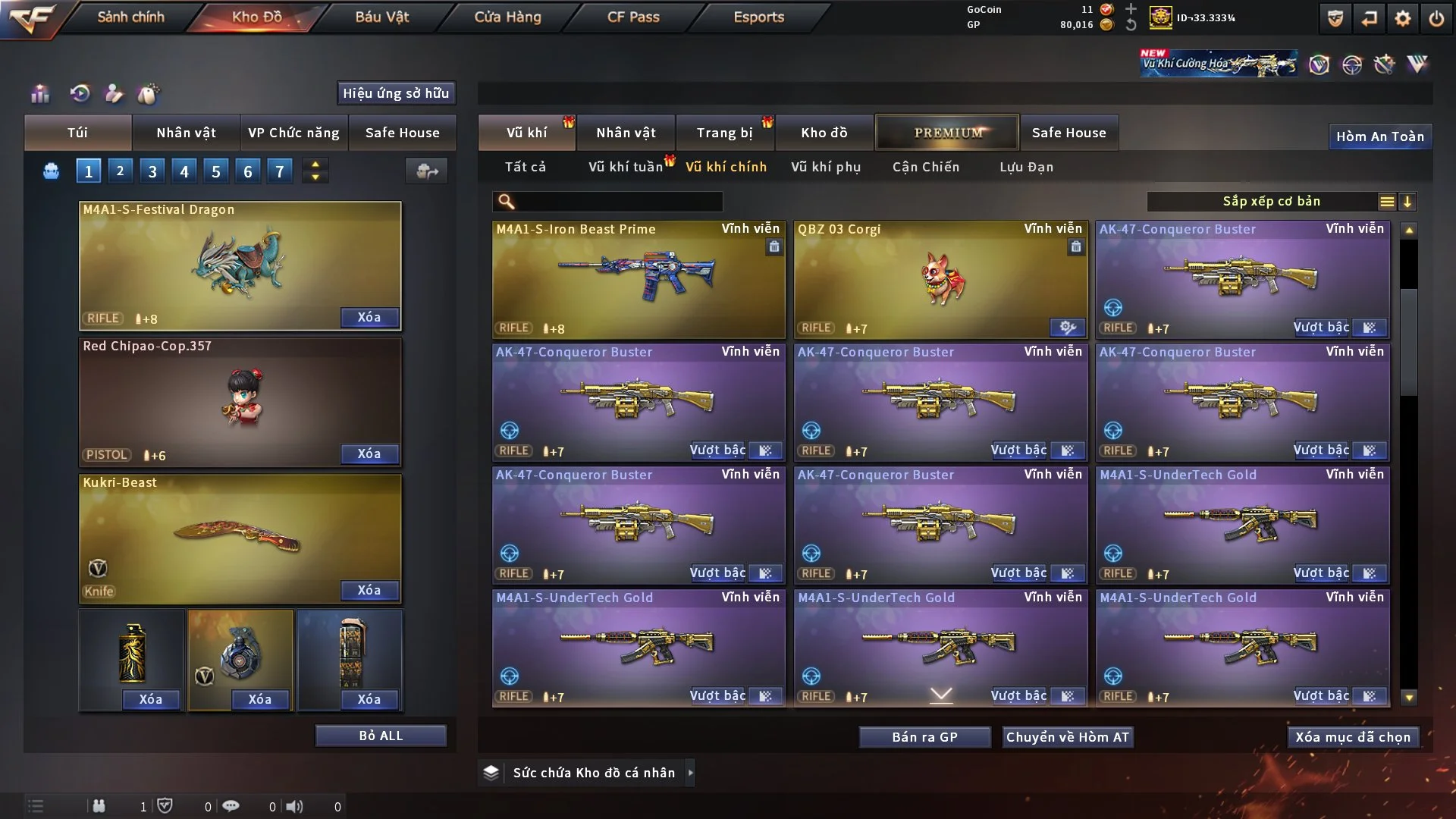Click the Bán ra GP sell button
Viewport: 1456px width, 819px height.
coord(924,737)
